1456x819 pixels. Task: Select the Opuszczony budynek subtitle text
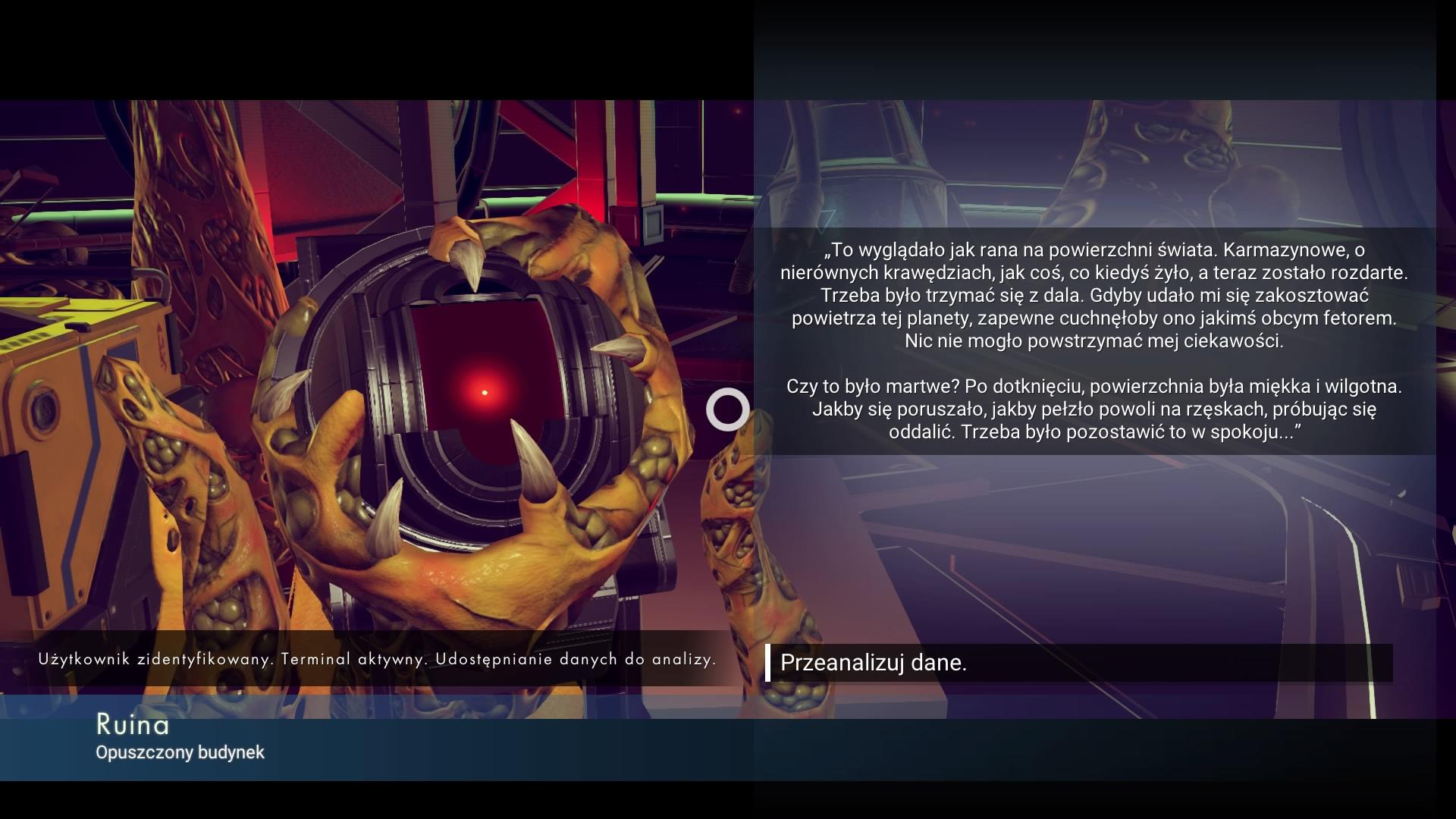pos(180,753)
